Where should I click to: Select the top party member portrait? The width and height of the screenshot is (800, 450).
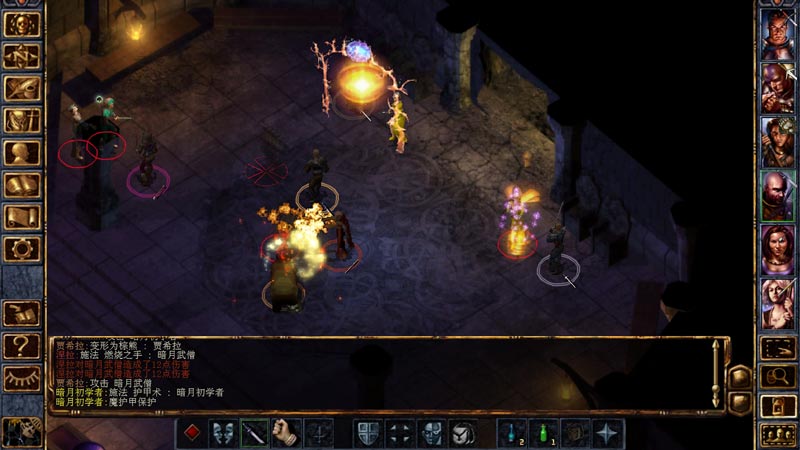[x=776, y=35]
